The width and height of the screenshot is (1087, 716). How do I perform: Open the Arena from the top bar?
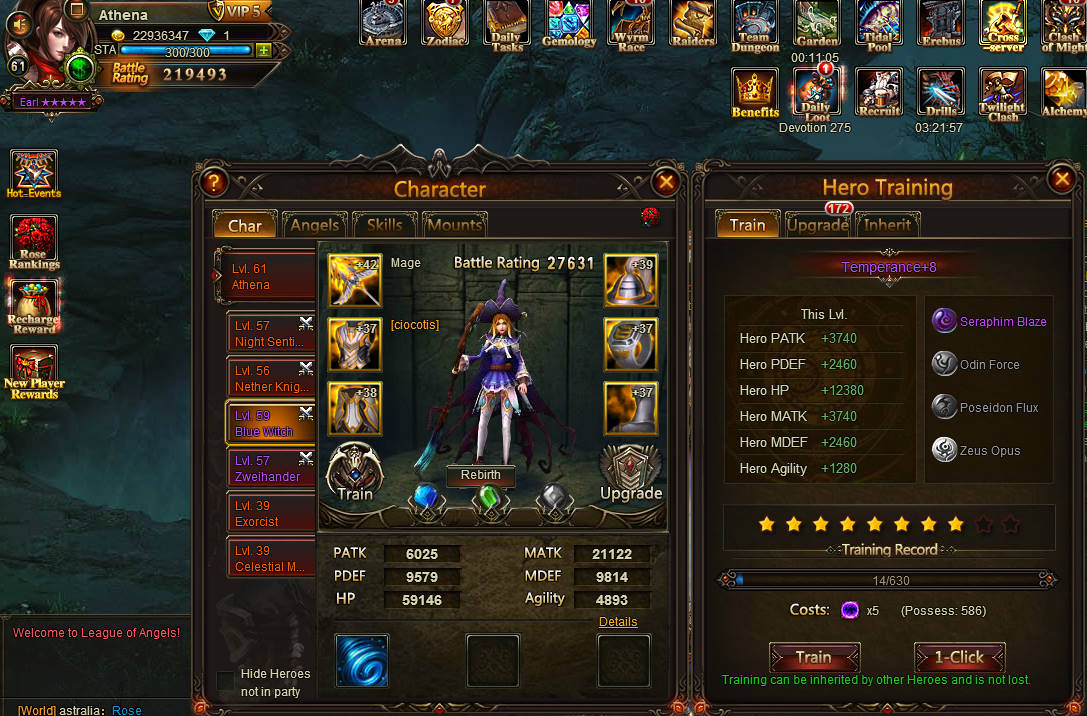tap(384, 24)
